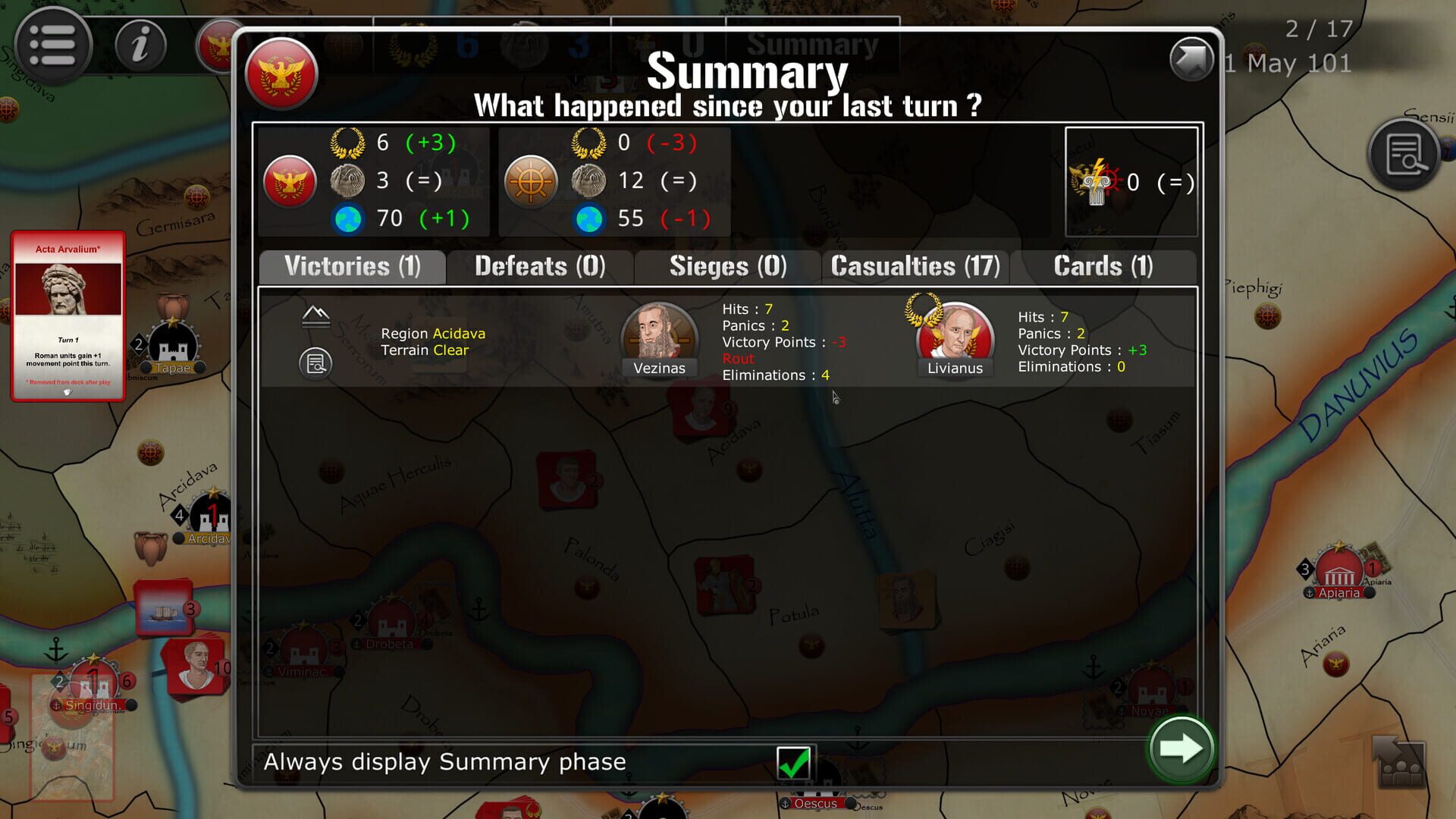The width and height of the screenshot is (1456, 819).
Task: Select the Acta Arvalium event card
Action: (x=67, y=312)
